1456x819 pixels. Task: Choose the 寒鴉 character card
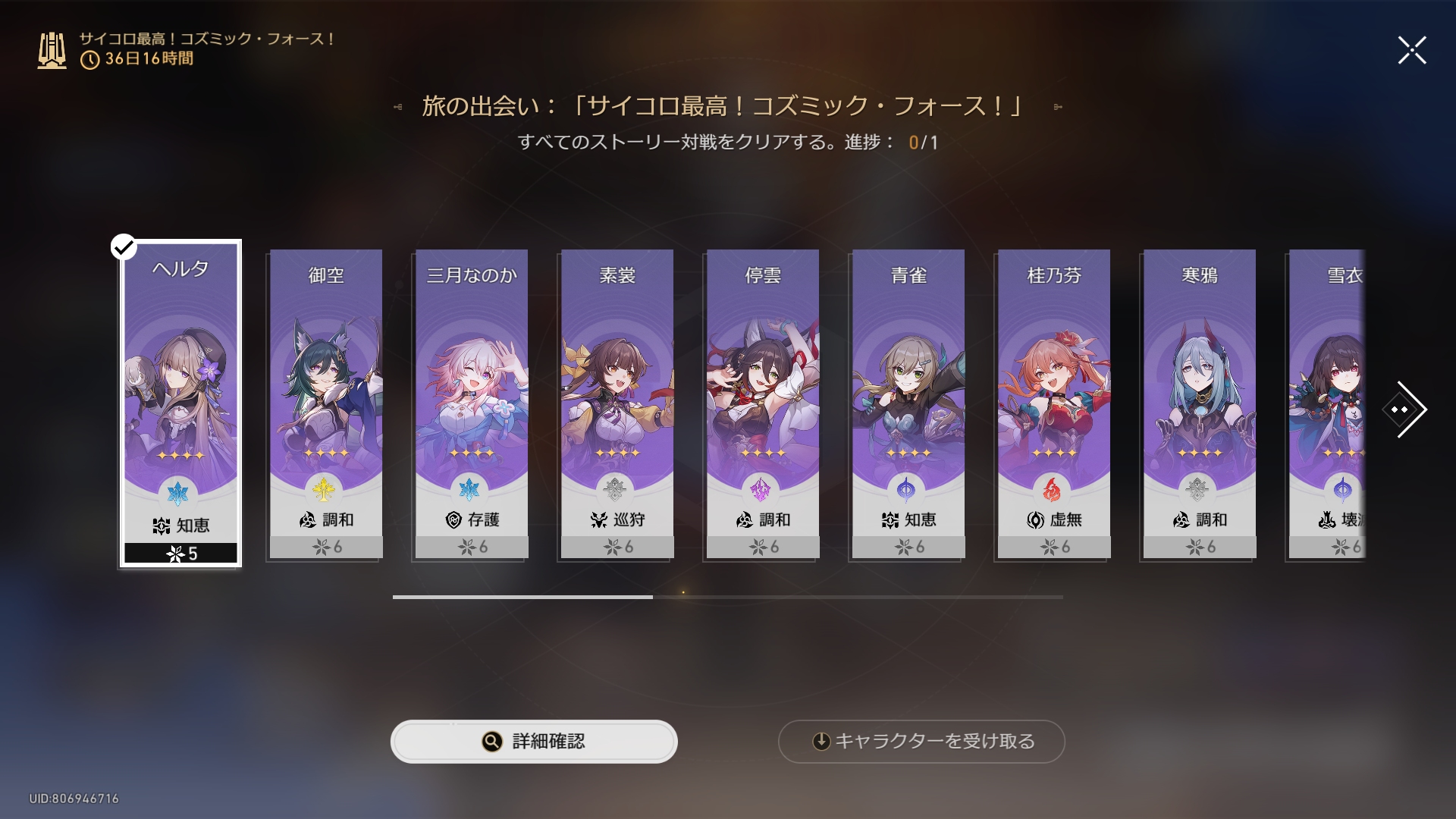(x=1200, y=403)
